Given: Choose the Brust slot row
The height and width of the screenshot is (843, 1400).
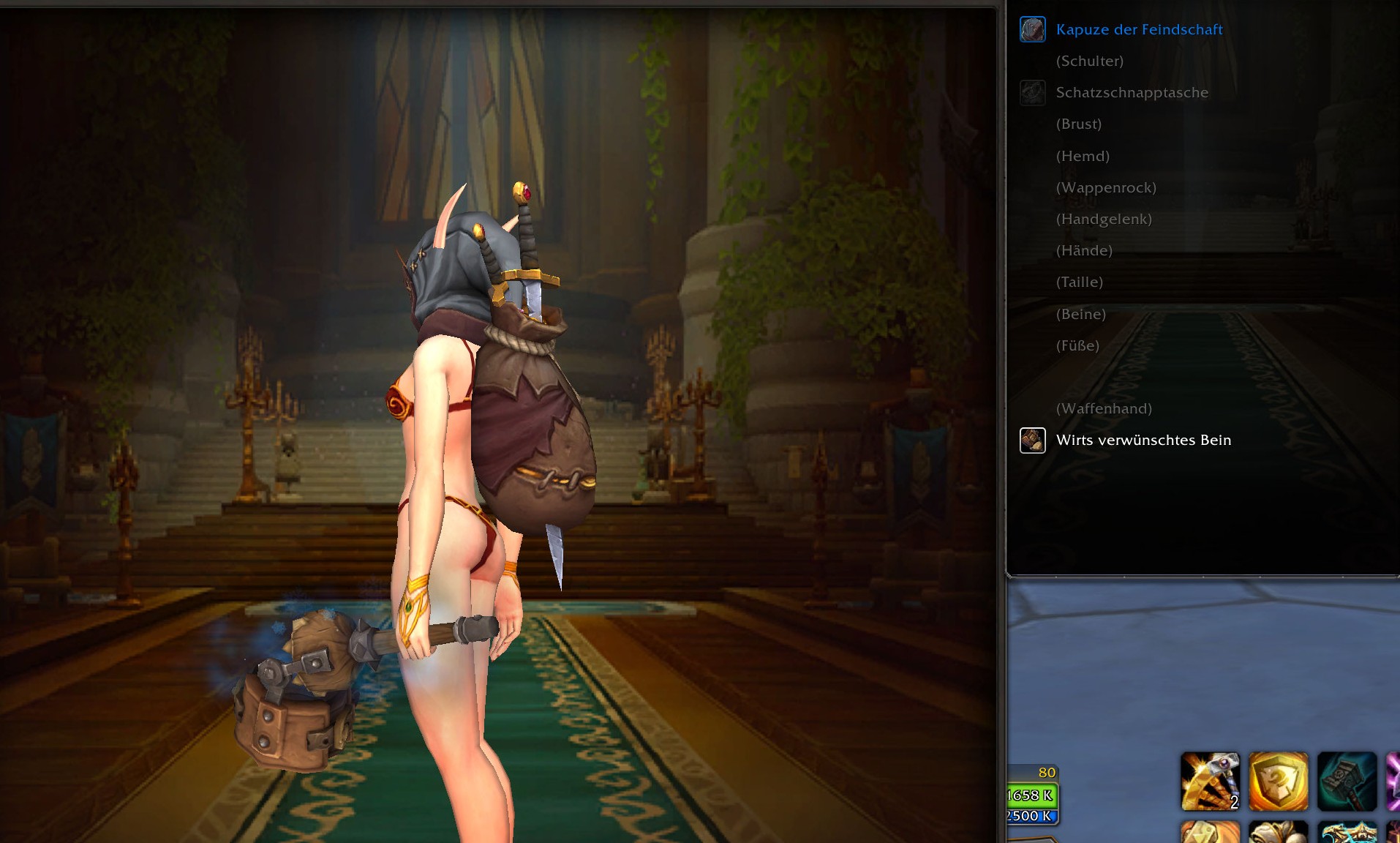Looking at the screenshot, I should point(1078,124).
